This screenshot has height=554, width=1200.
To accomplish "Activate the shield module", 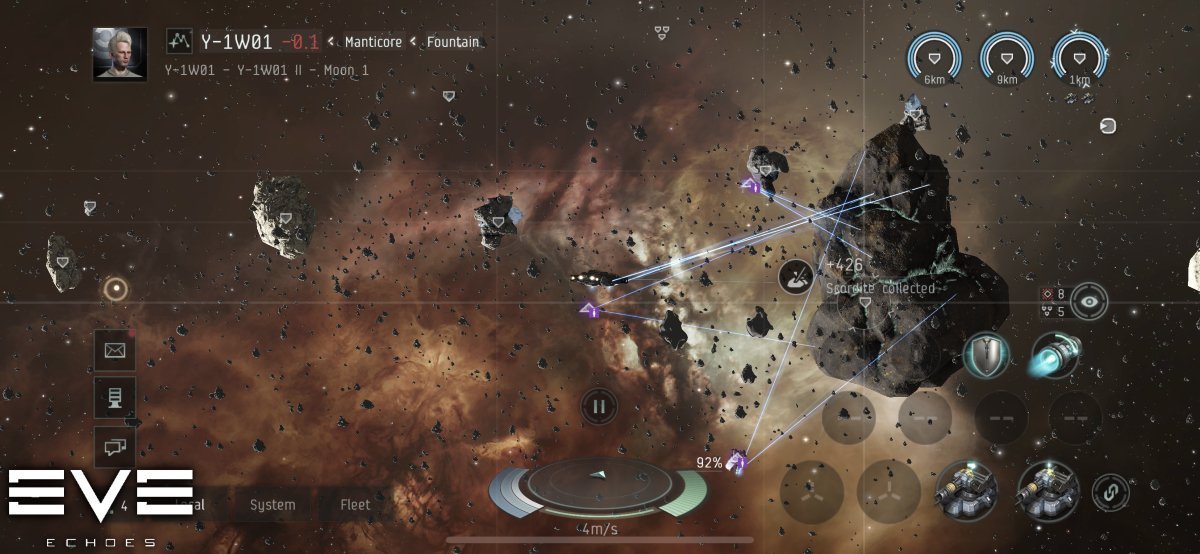I will click(987, 355).
